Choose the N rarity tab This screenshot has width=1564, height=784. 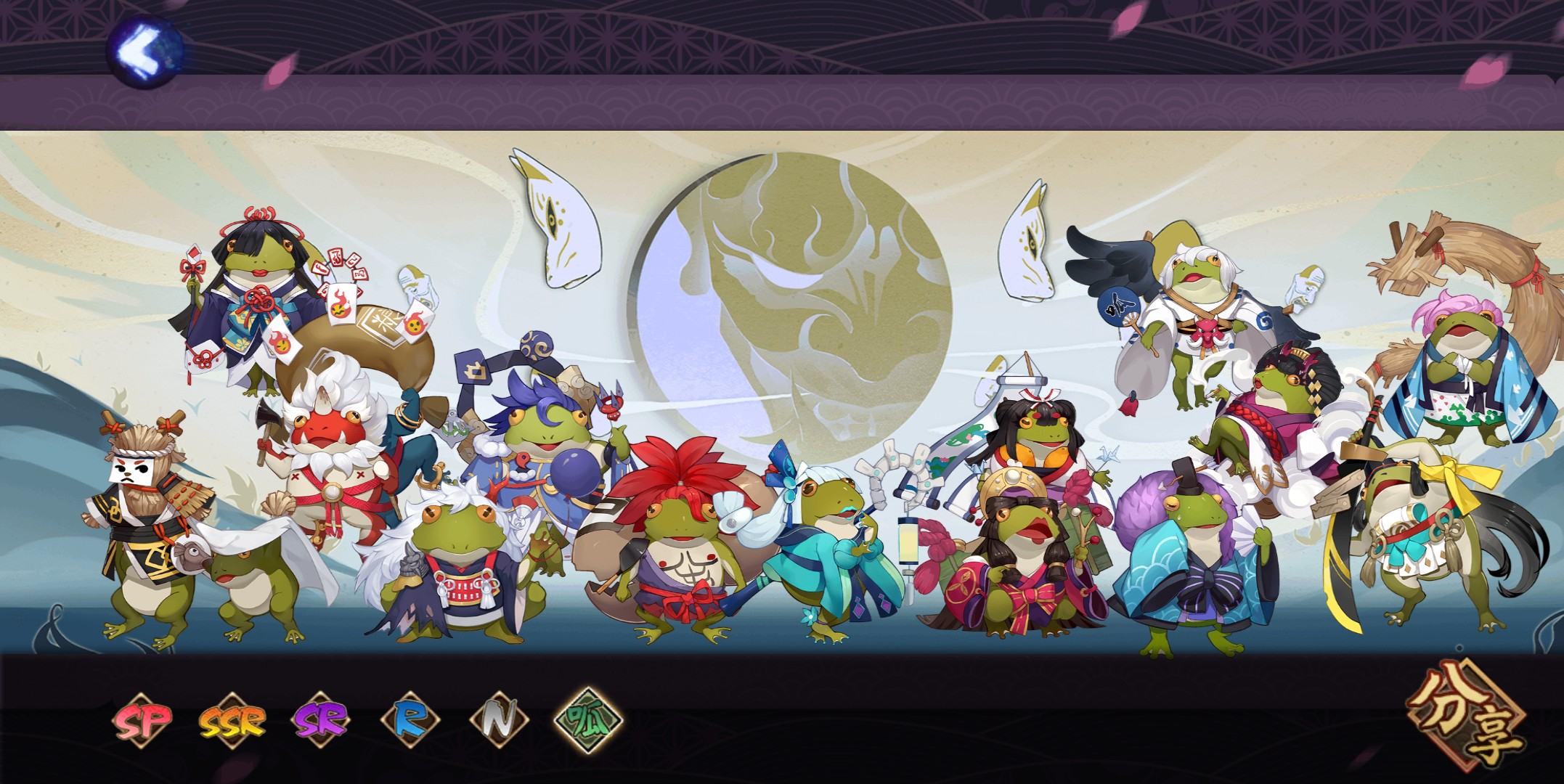[x=498, y=720]
